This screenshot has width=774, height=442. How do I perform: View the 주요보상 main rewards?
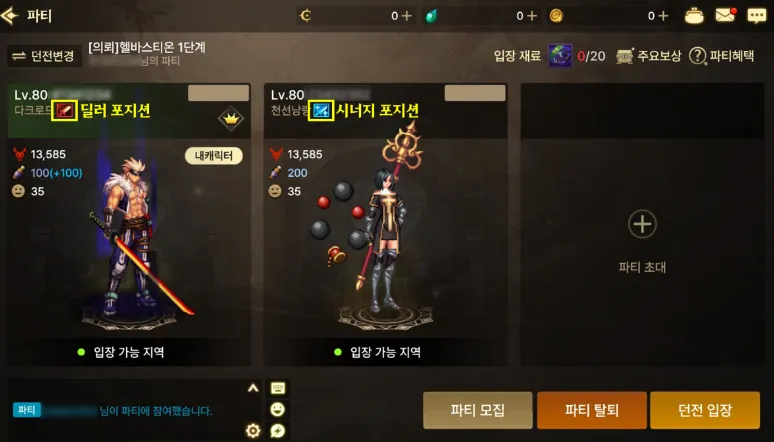649,56
